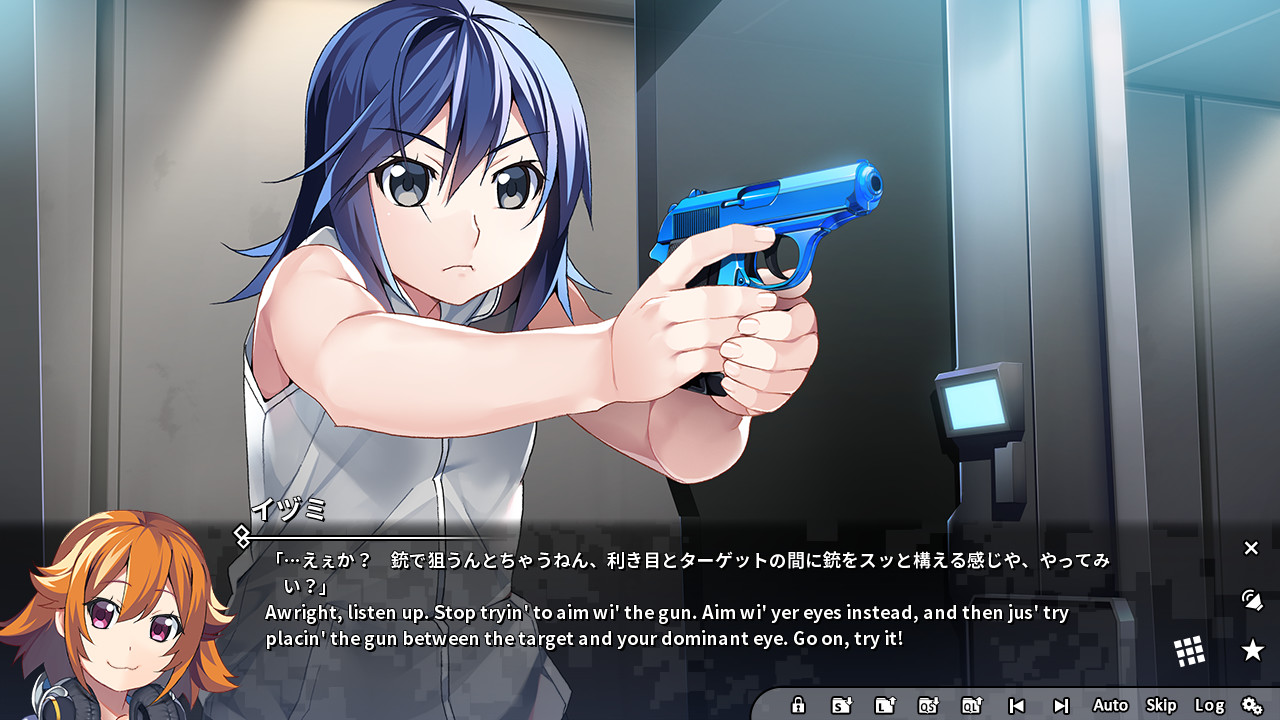Hide the dialogue box with the X
This screenshot has width=1280, height=720.
pos(1250,548)
